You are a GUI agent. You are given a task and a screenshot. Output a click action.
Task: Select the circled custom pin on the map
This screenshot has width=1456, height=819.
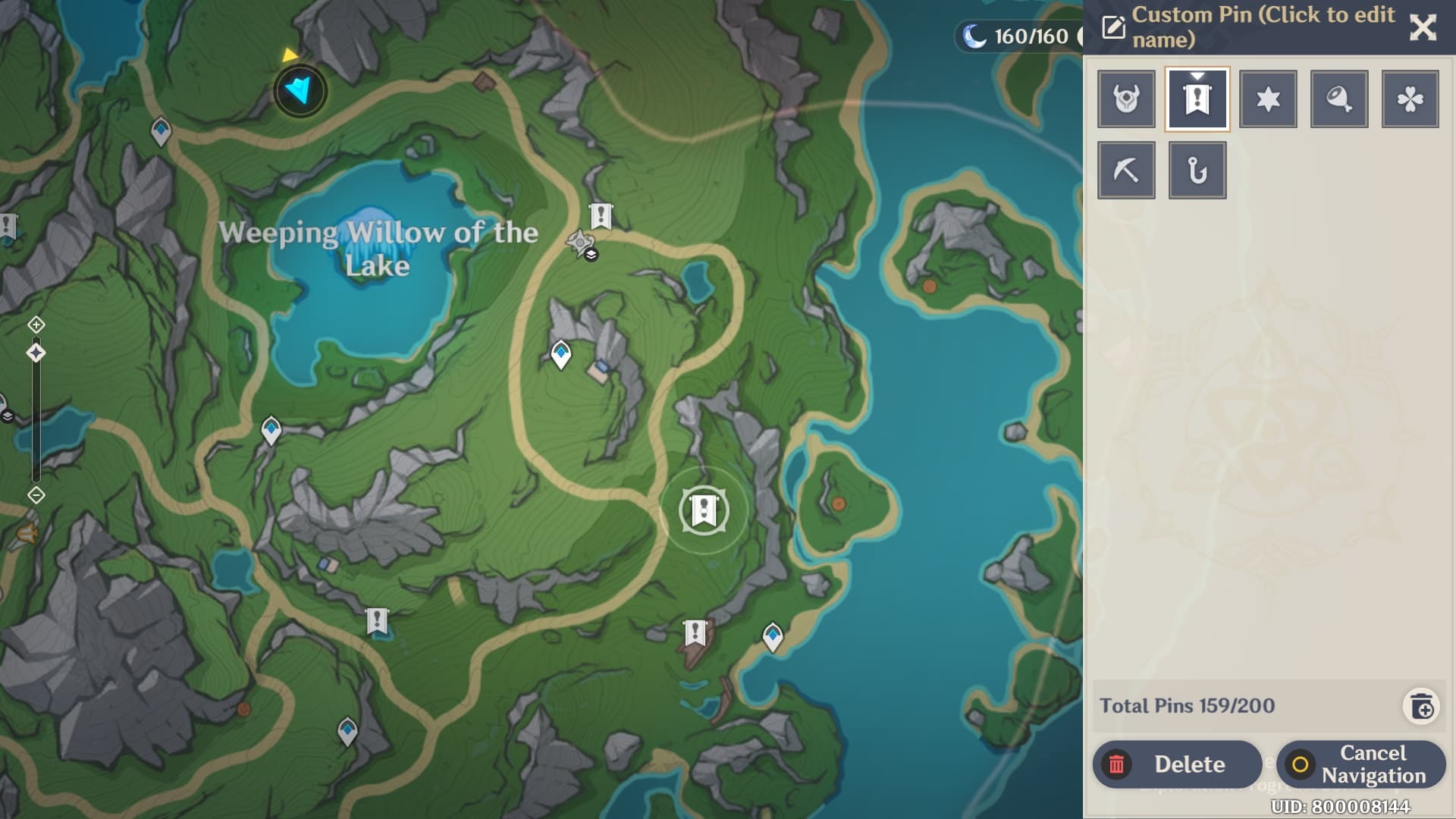704,510
